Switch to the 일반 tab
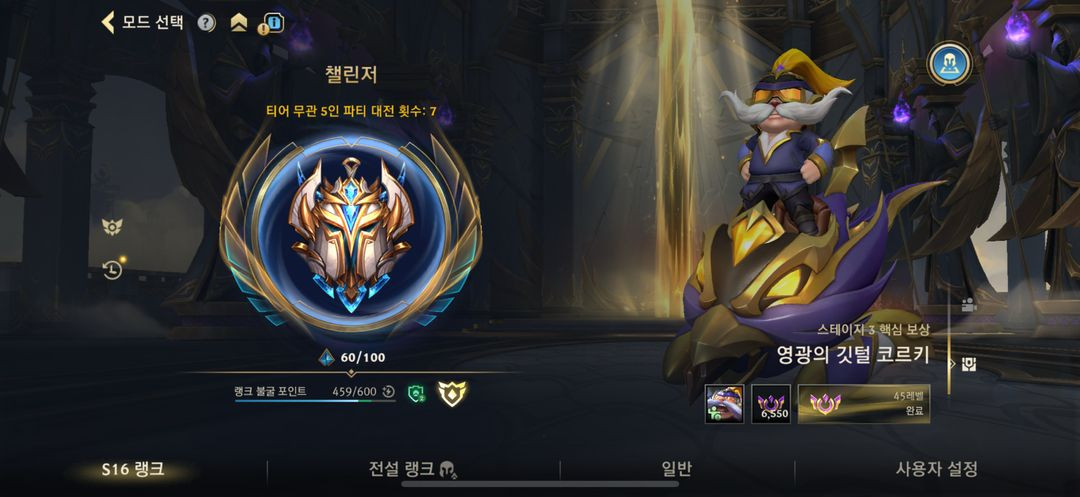This screenshot has height=497, width=1080. tap(676, 469)
